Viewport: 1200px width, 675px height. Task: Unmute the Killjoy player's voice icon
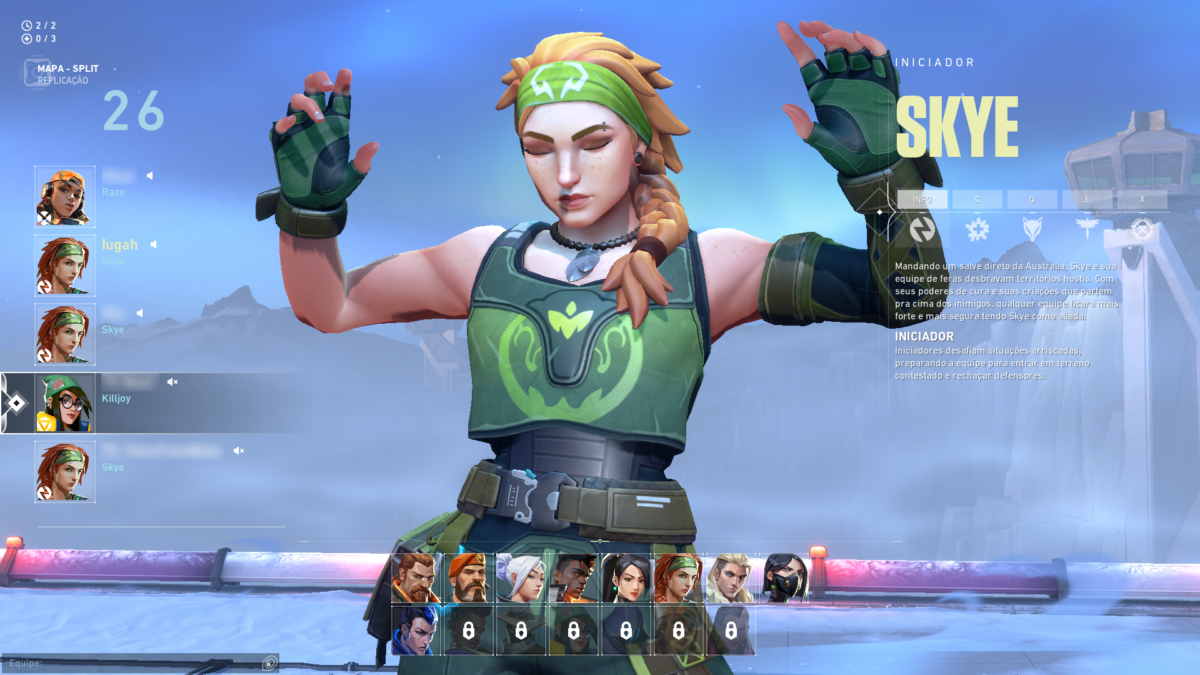tap(172, 382)
